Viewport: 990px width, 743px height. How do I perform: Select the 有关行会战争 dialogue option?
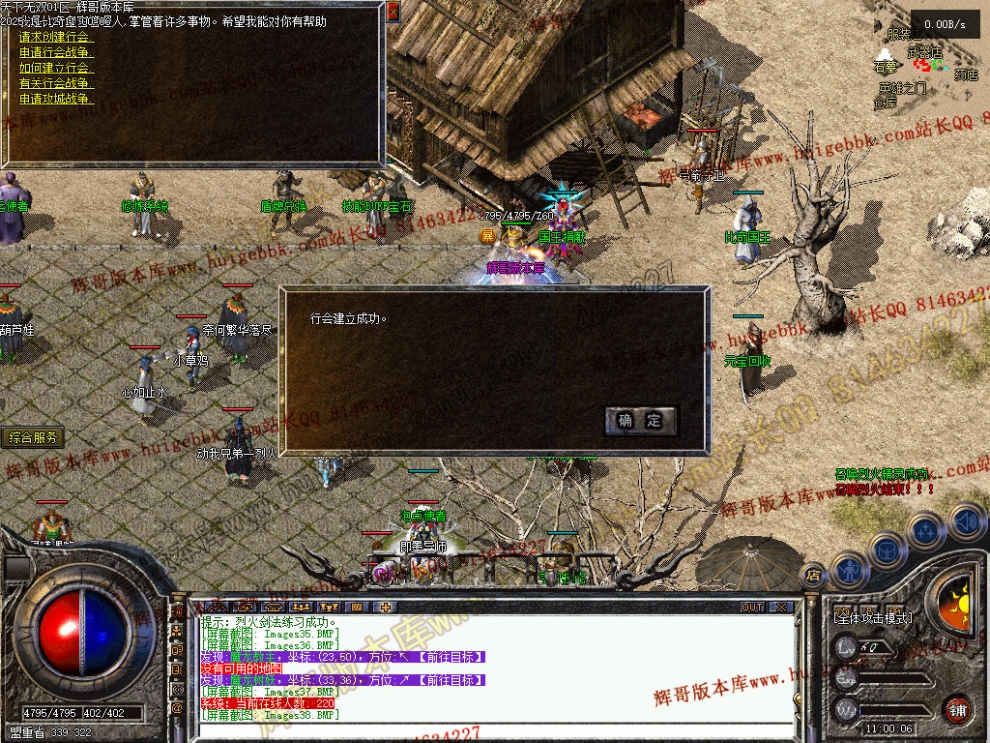pyautogui.click(x=57, y=83)
